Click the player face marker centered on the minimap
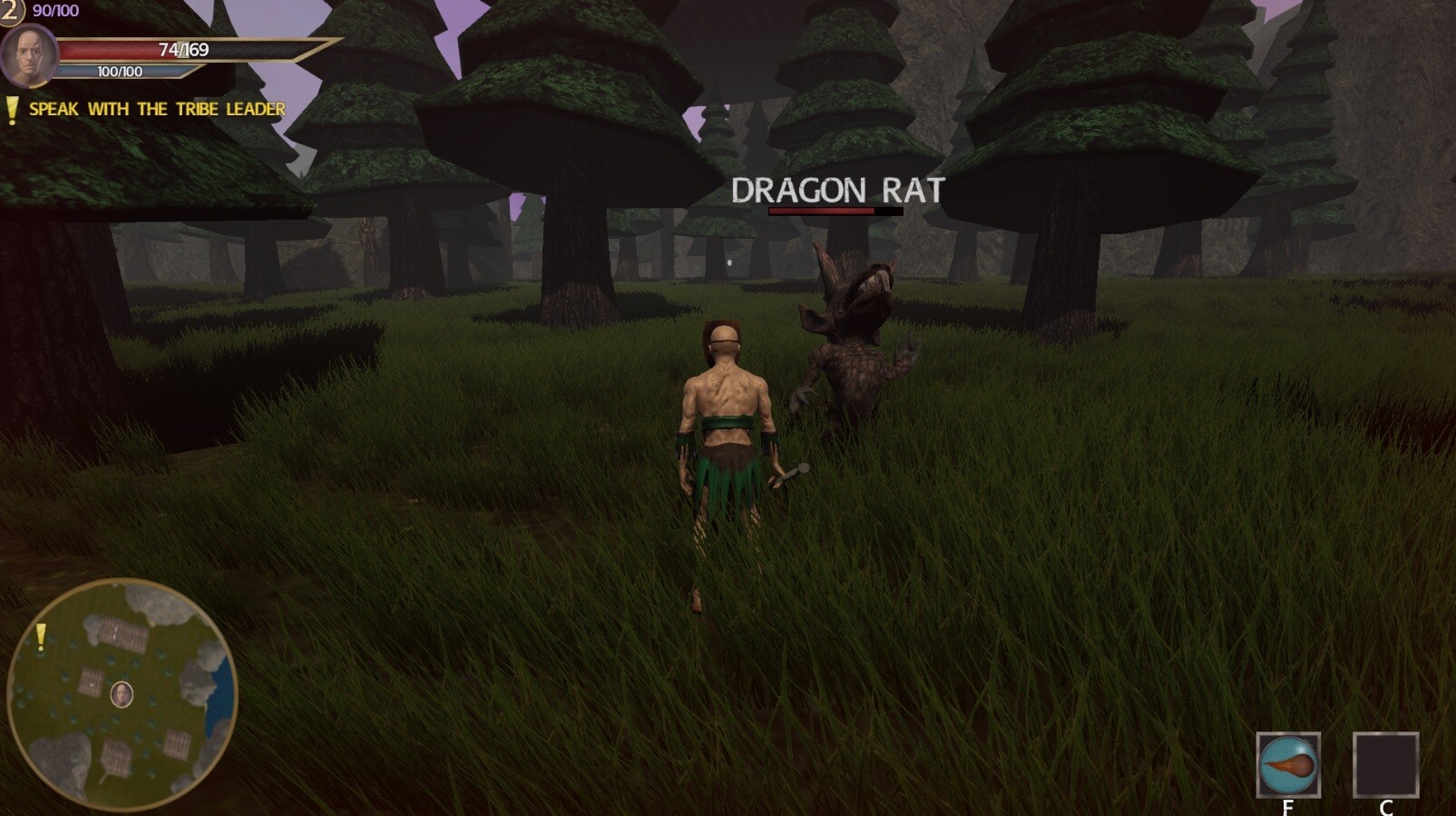This screenshot has width=1456, height=816. 122,694
